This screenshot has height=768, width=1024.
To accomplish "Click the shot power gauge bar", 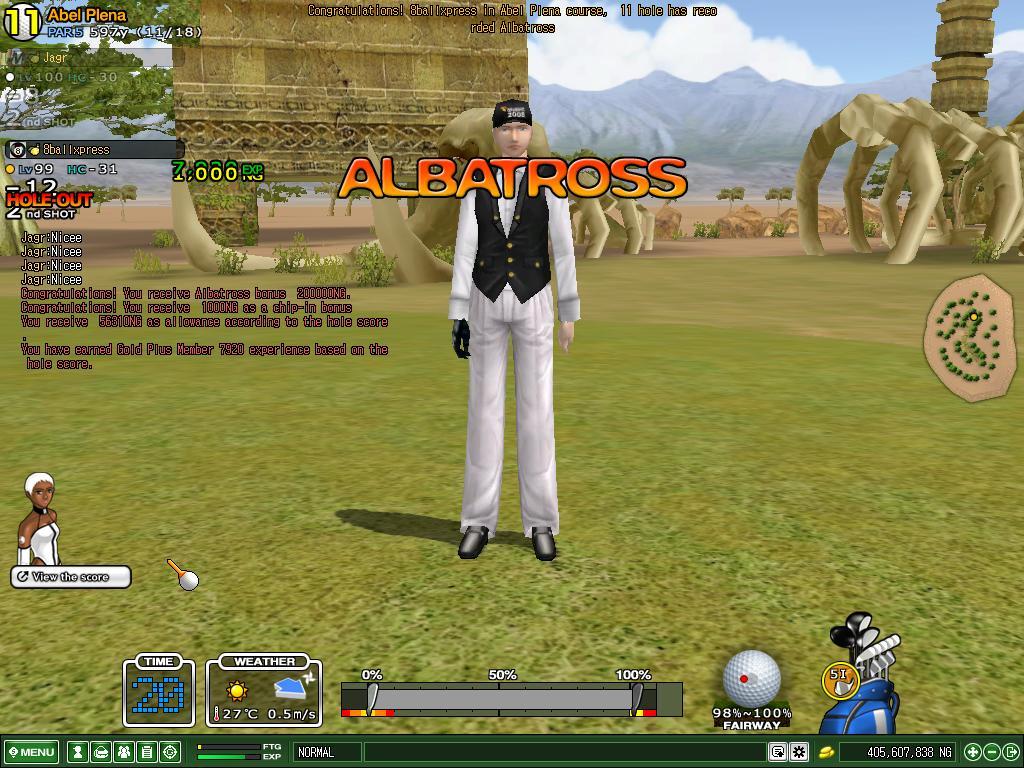I will click(x=511, y=699).
